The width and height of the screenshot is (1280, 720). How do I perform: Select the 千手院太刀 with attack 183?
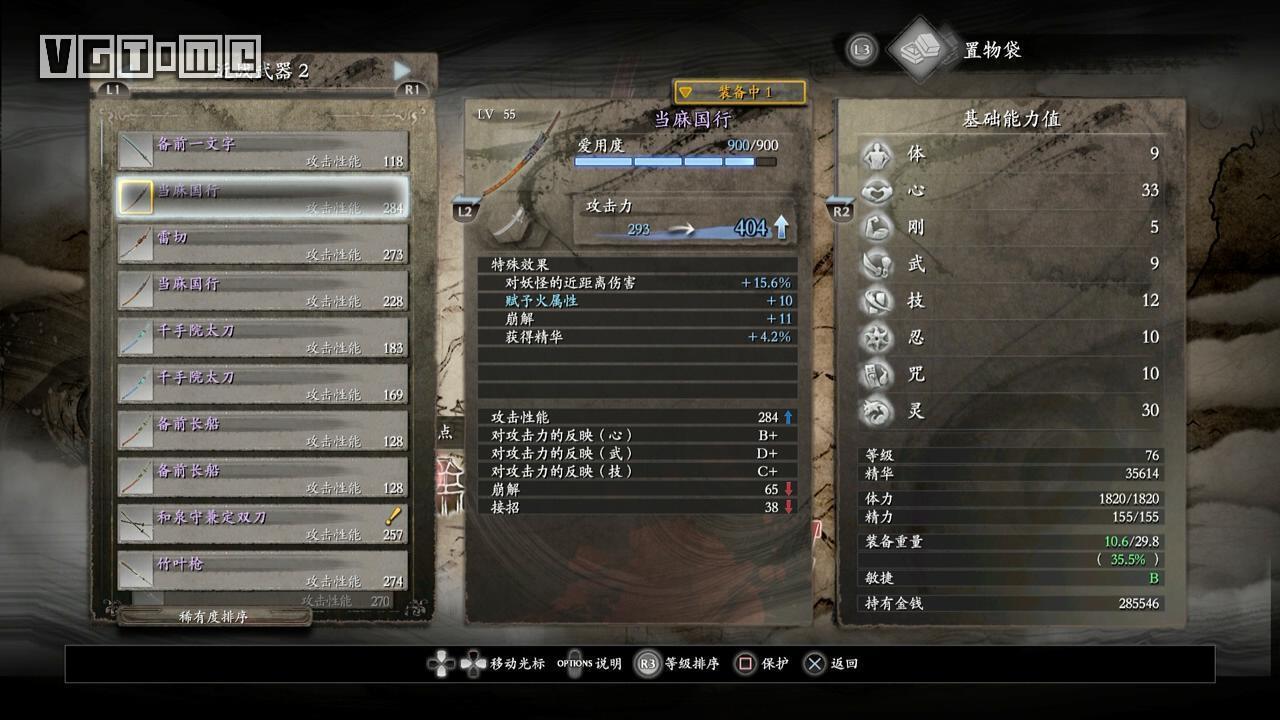tap(263, 338)
